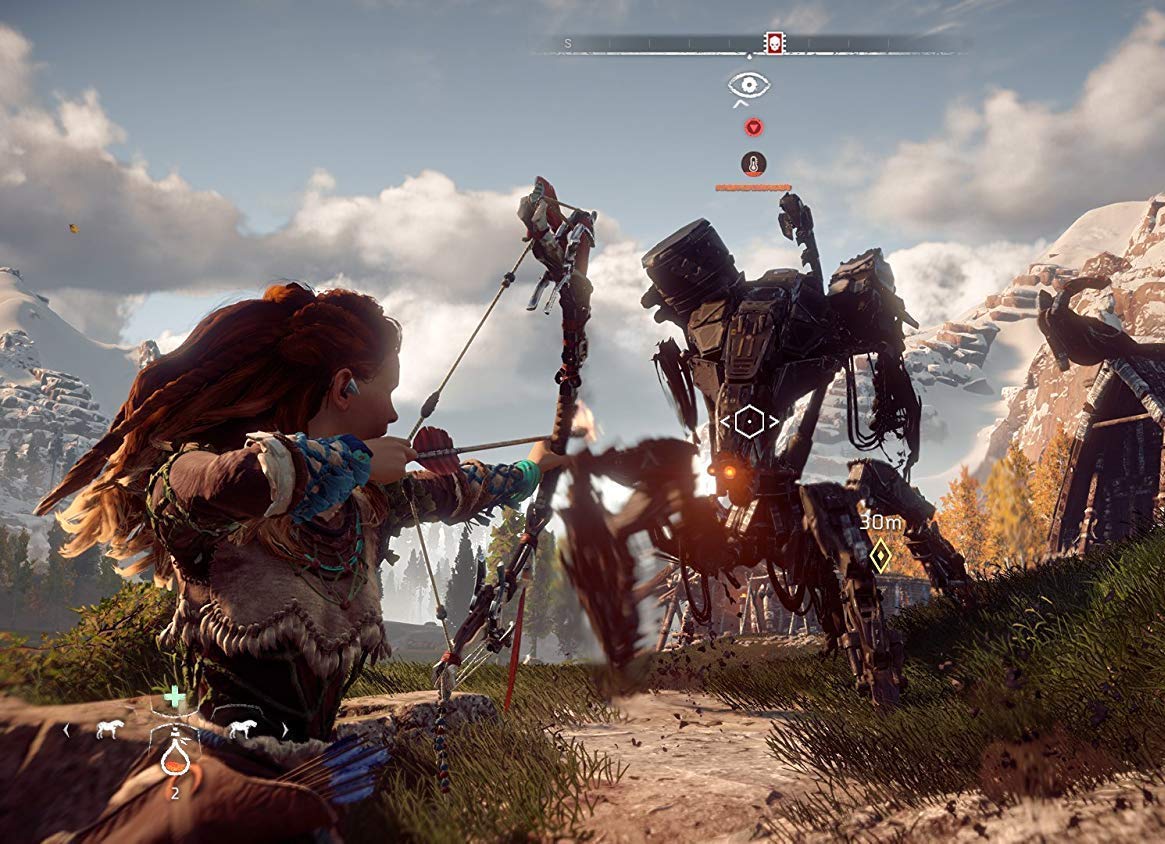Choose the right mount call icon
Image resolution: width=1165 pixels, height=844 pixels.
click(x=241, y=729)
